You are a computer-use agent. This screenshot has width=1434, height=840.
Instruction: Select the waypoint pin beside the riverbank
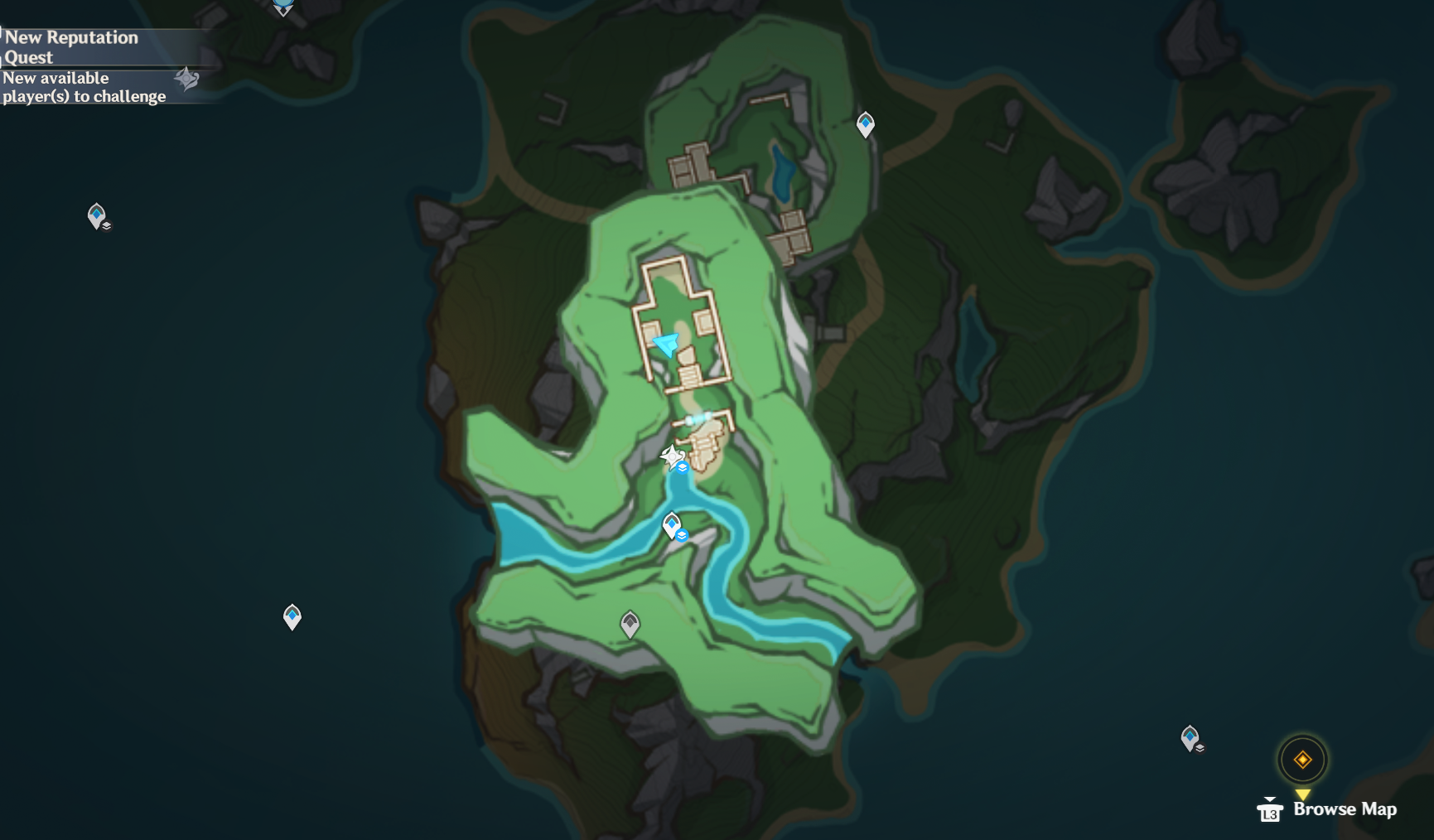click(x=671, y=523)
